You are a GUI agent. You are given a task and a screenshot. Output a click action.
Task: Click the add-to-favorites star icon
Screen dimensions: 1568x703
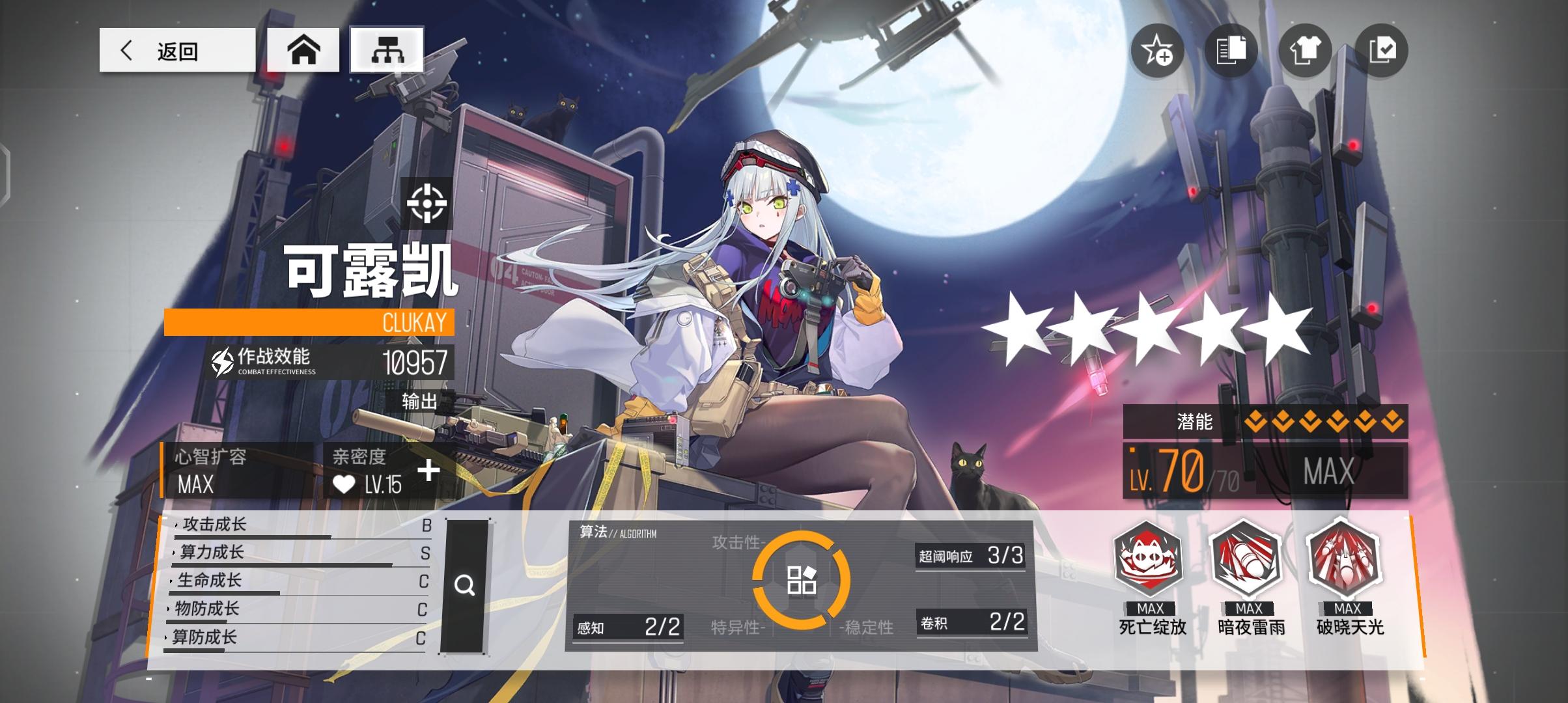[1157, 51]
